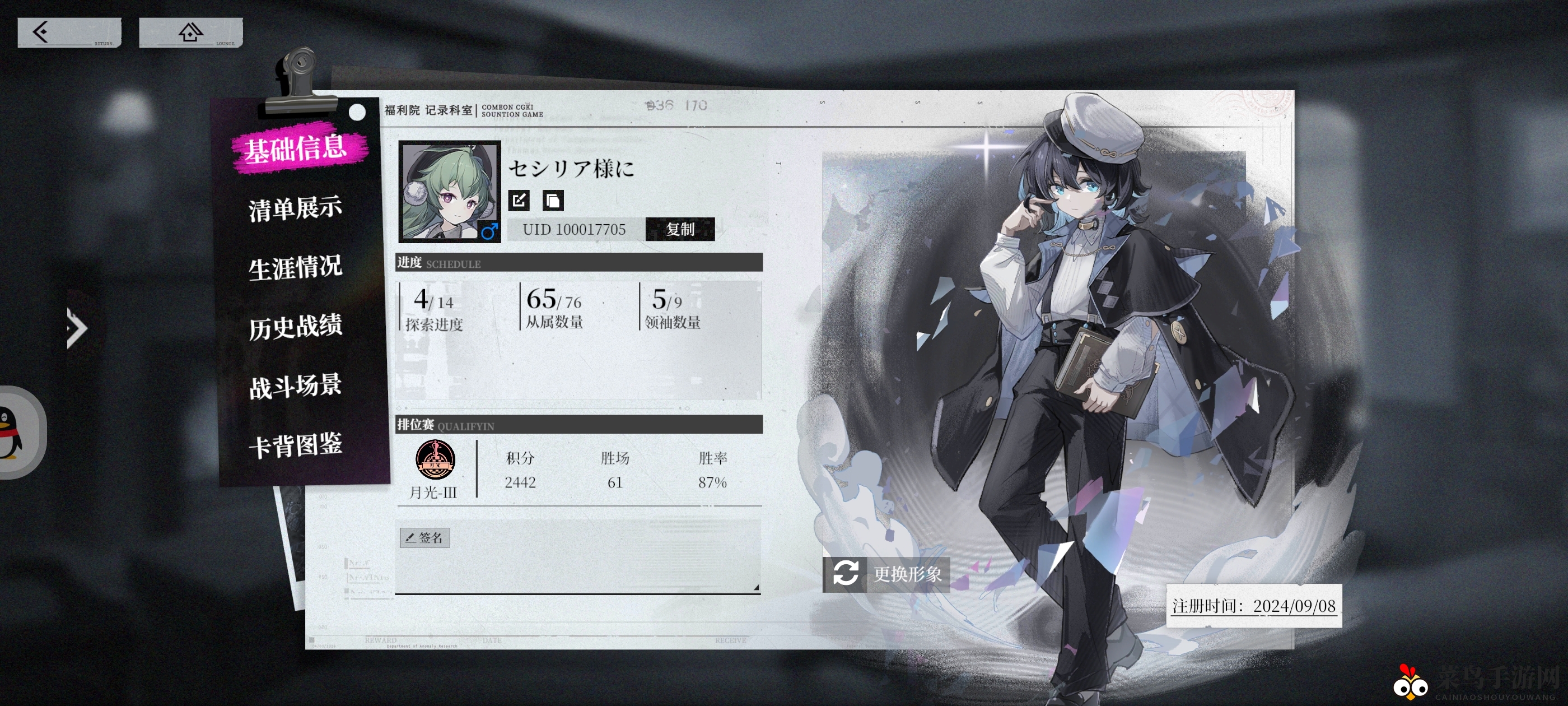This screenshot has width=1568, height=706.
Task: Click the green-haired player avatar portrait
Action: coord(449,191)
